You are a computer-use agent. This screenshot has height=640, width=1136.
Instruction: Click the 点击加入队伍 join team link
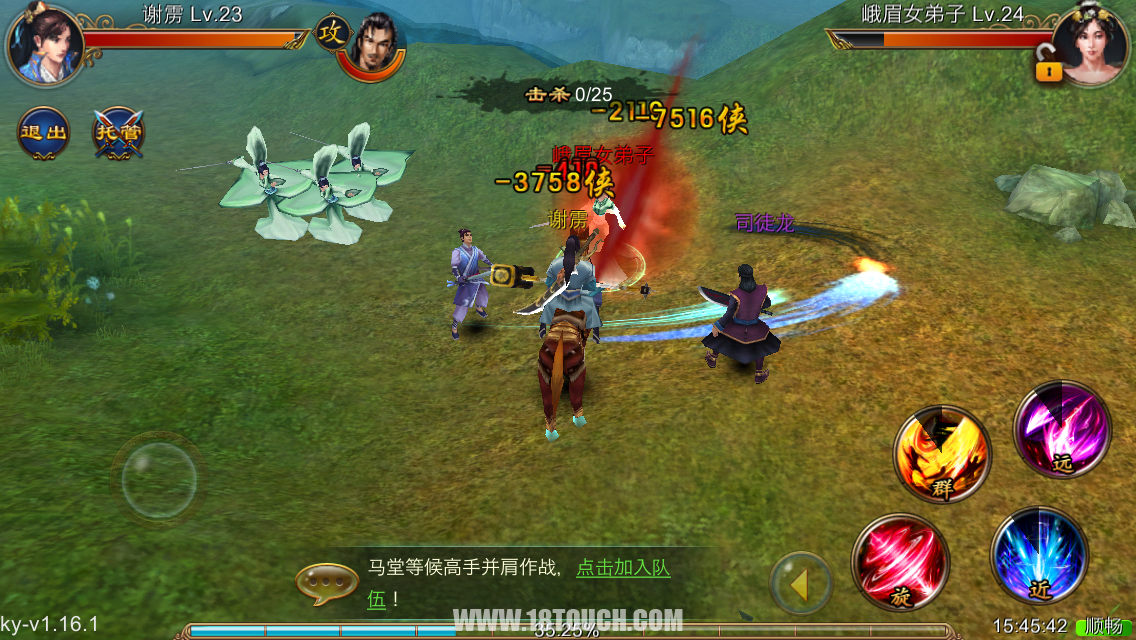pos(622,568)
